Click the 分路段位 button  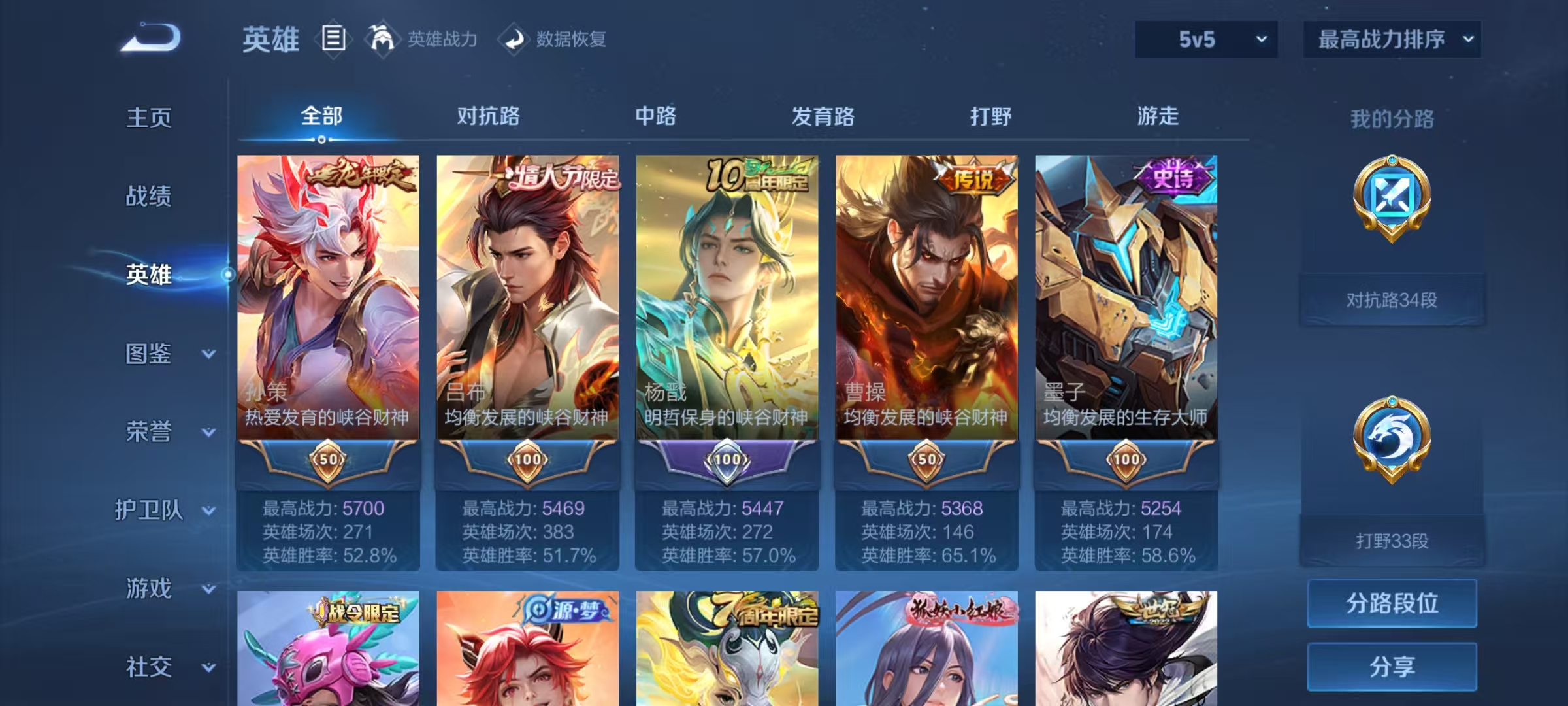click(1392, 604)
